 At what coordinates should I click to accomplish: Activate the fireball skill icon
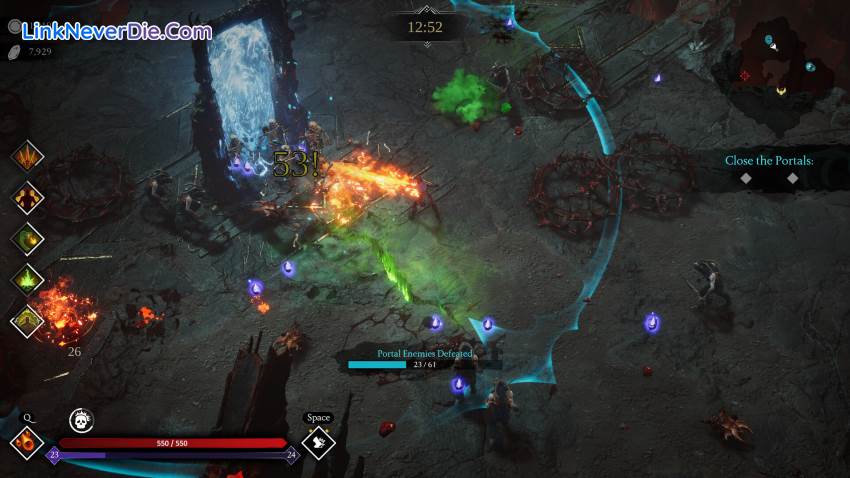[x=27, y=441]
